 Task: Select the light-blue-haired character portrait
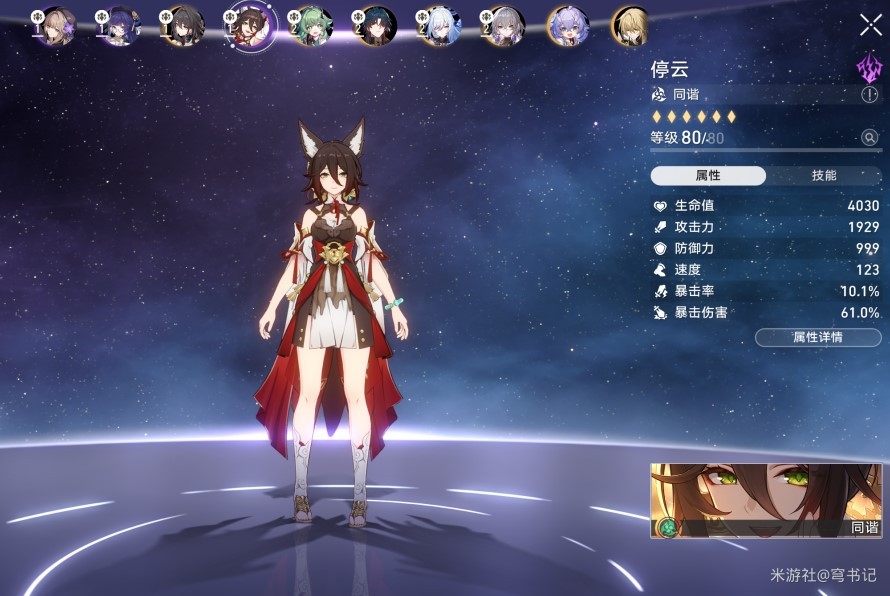(x=439, y=26)
